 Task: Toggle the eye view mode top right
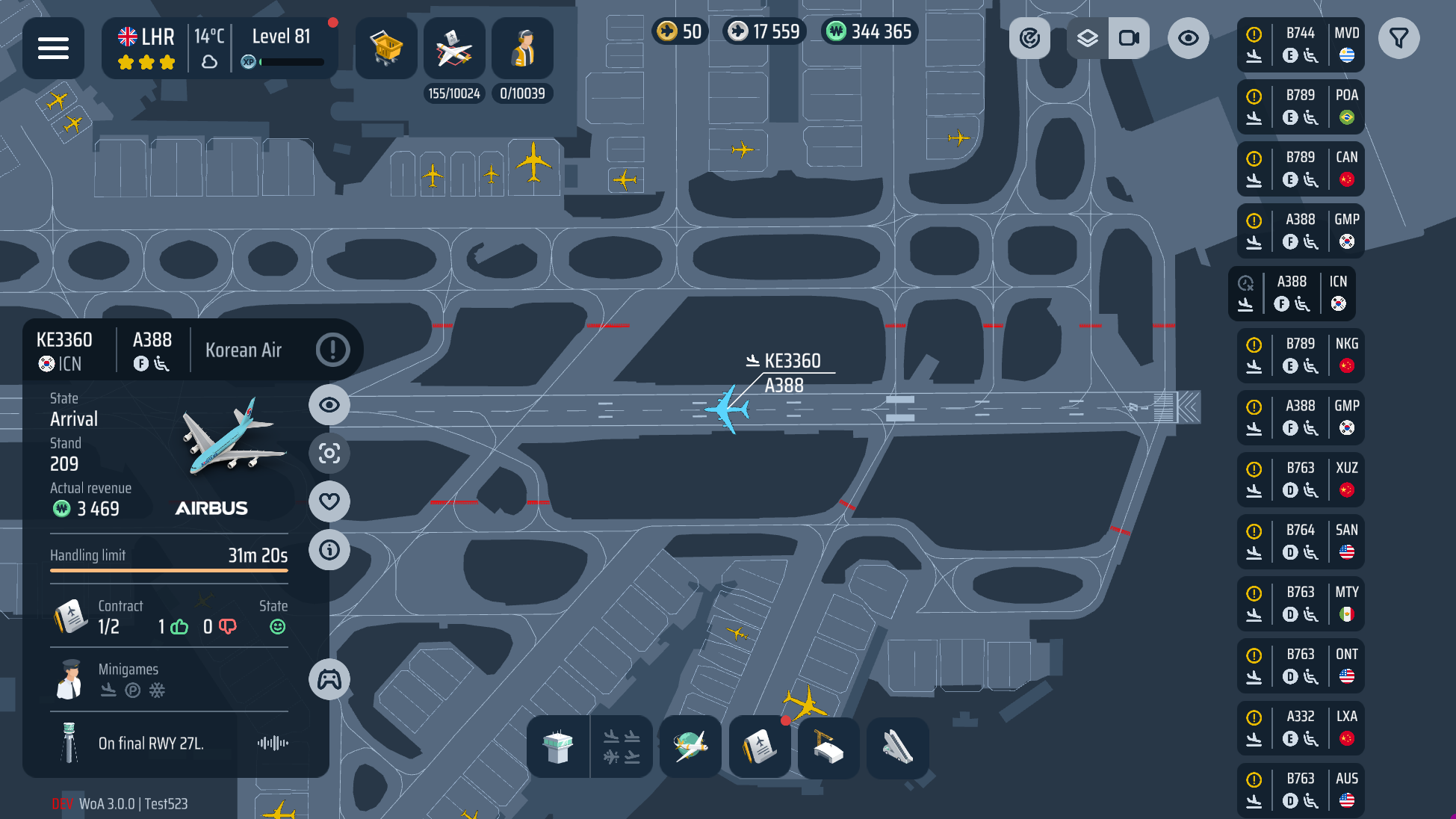(1188, 37)
